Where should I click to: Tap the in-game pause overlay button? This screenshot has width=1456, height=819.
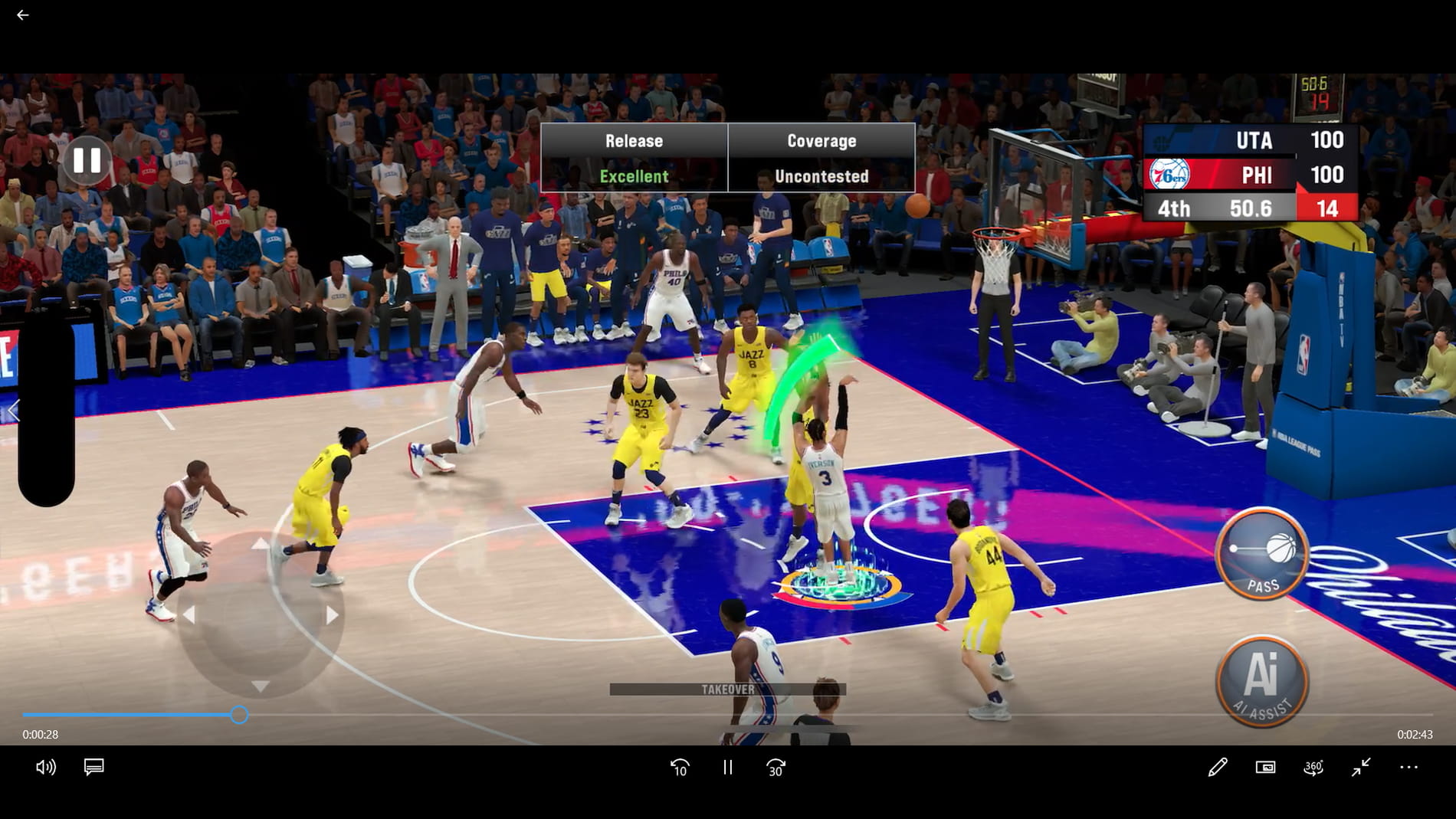point(88,161)
